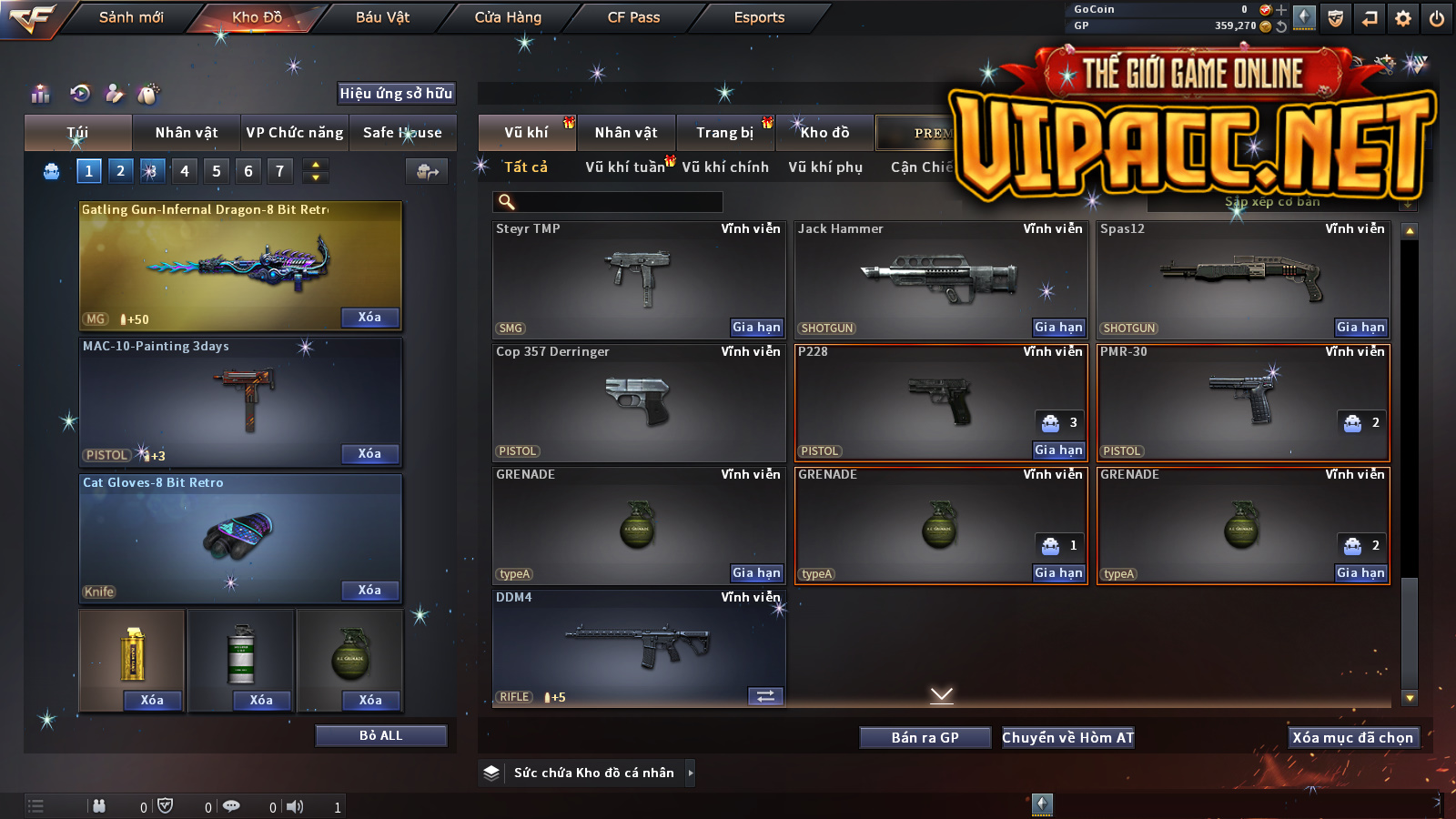The width and height of the screenshot is (1456, 819).
Task: Show the Vũ khí chính filter
Action: [725, 167]
